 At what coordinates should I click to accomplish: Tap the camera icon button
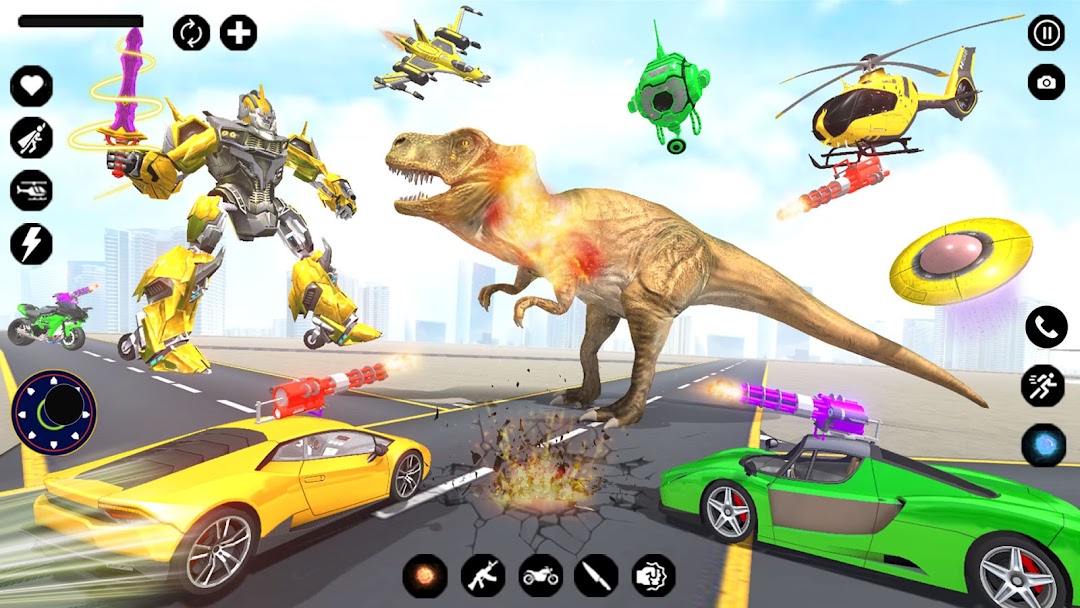pyautogui.click(x=1046, y=82)
